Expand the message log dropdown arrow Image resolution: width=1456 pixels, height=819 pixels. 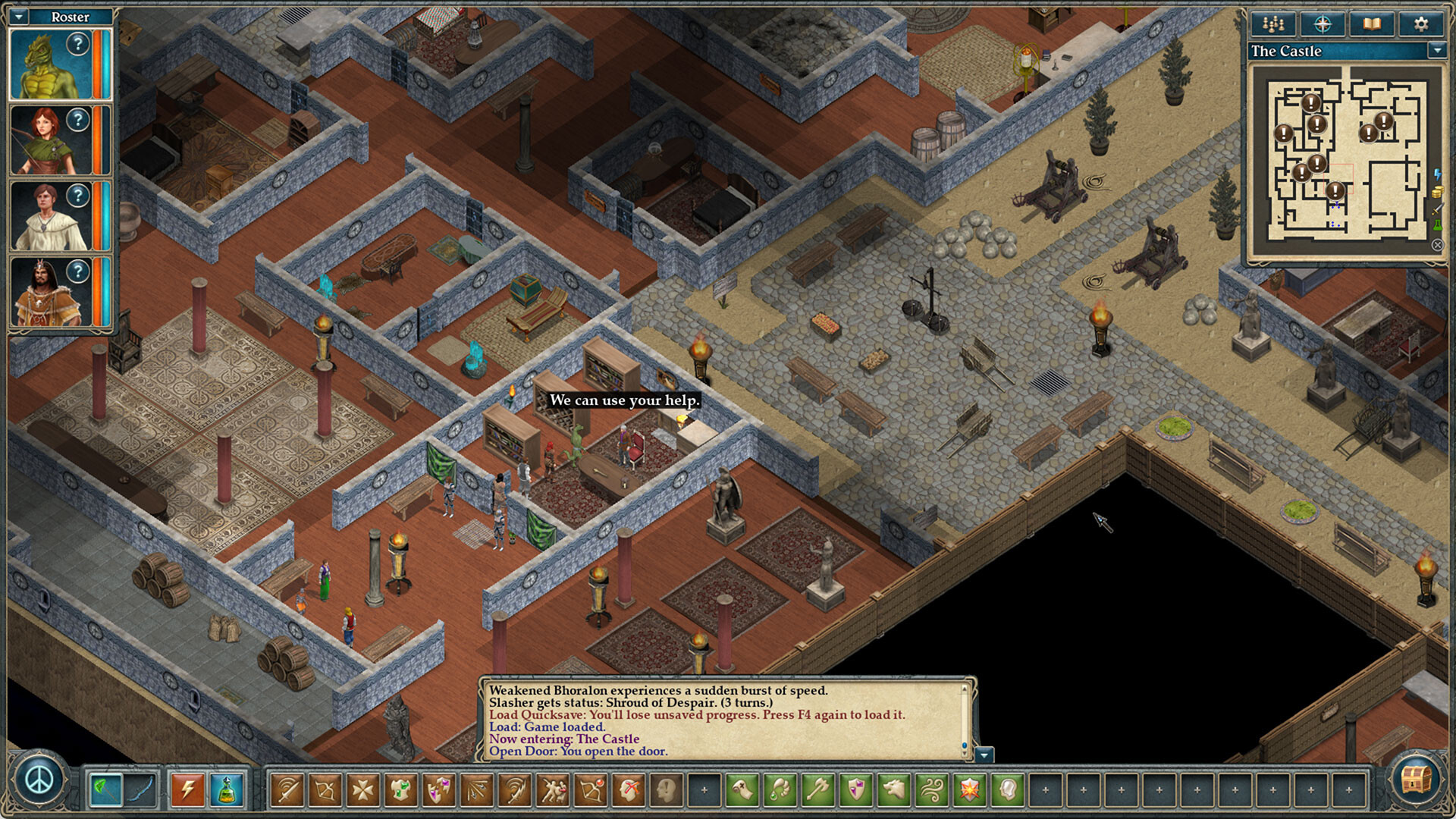(983, 755)
